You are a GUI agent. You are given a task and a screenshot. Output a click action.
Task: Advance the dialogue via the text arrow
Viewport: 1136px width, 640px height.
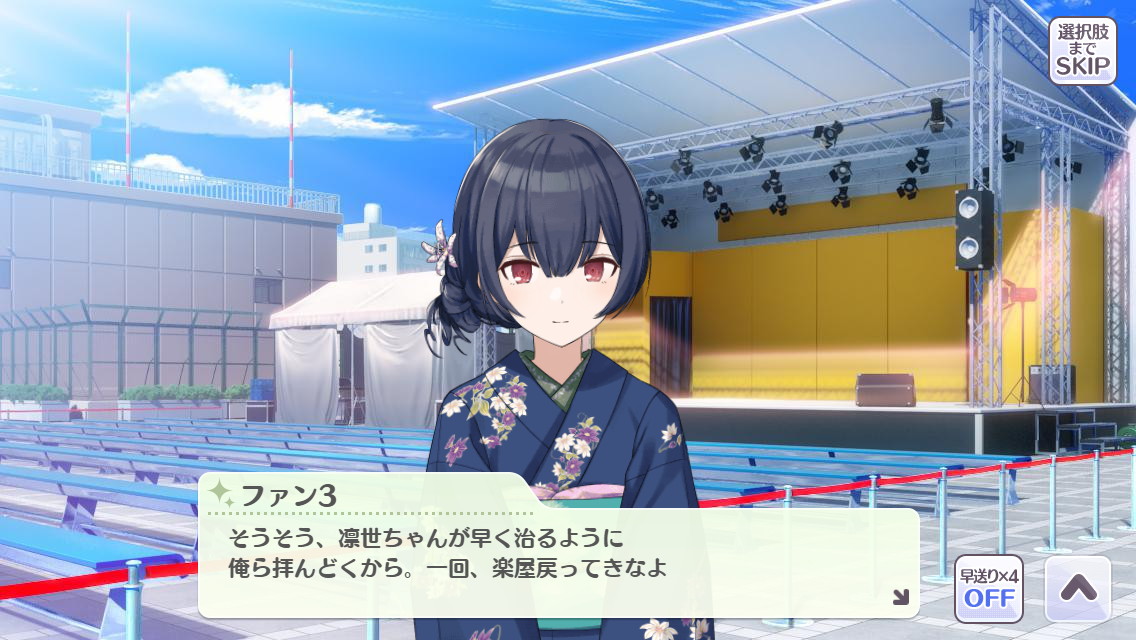click(x=900, y=597)
